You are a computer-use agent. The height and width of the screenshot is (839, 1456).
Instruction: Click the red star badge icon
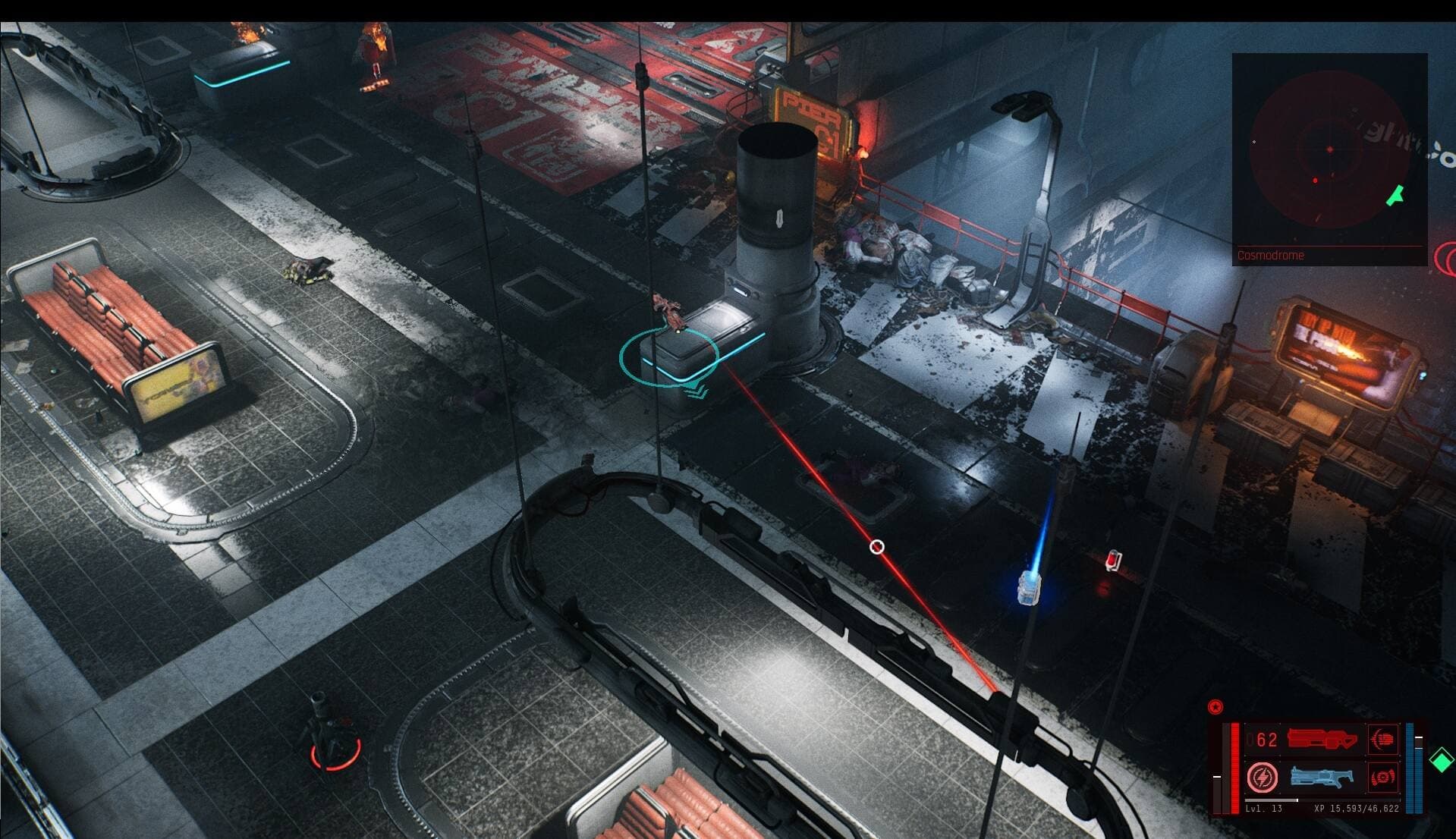pyautogui.click(x=1215, y=707)
